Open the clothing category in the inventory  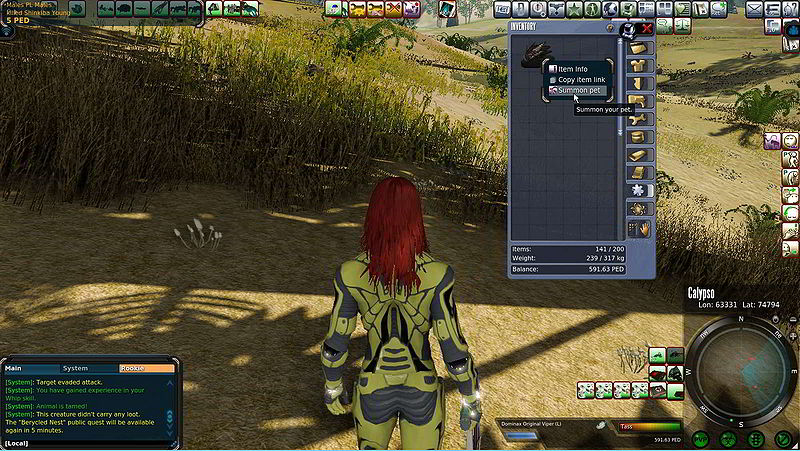pos(638,66)
